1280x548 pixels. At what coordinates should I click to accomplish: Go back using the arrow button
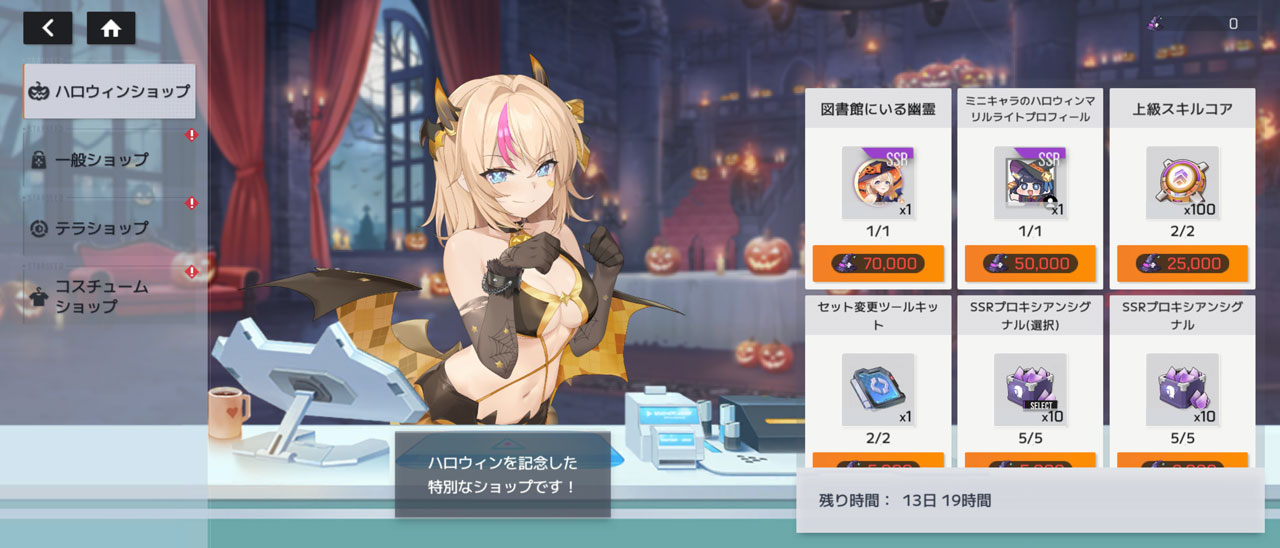tap(47, 28)
